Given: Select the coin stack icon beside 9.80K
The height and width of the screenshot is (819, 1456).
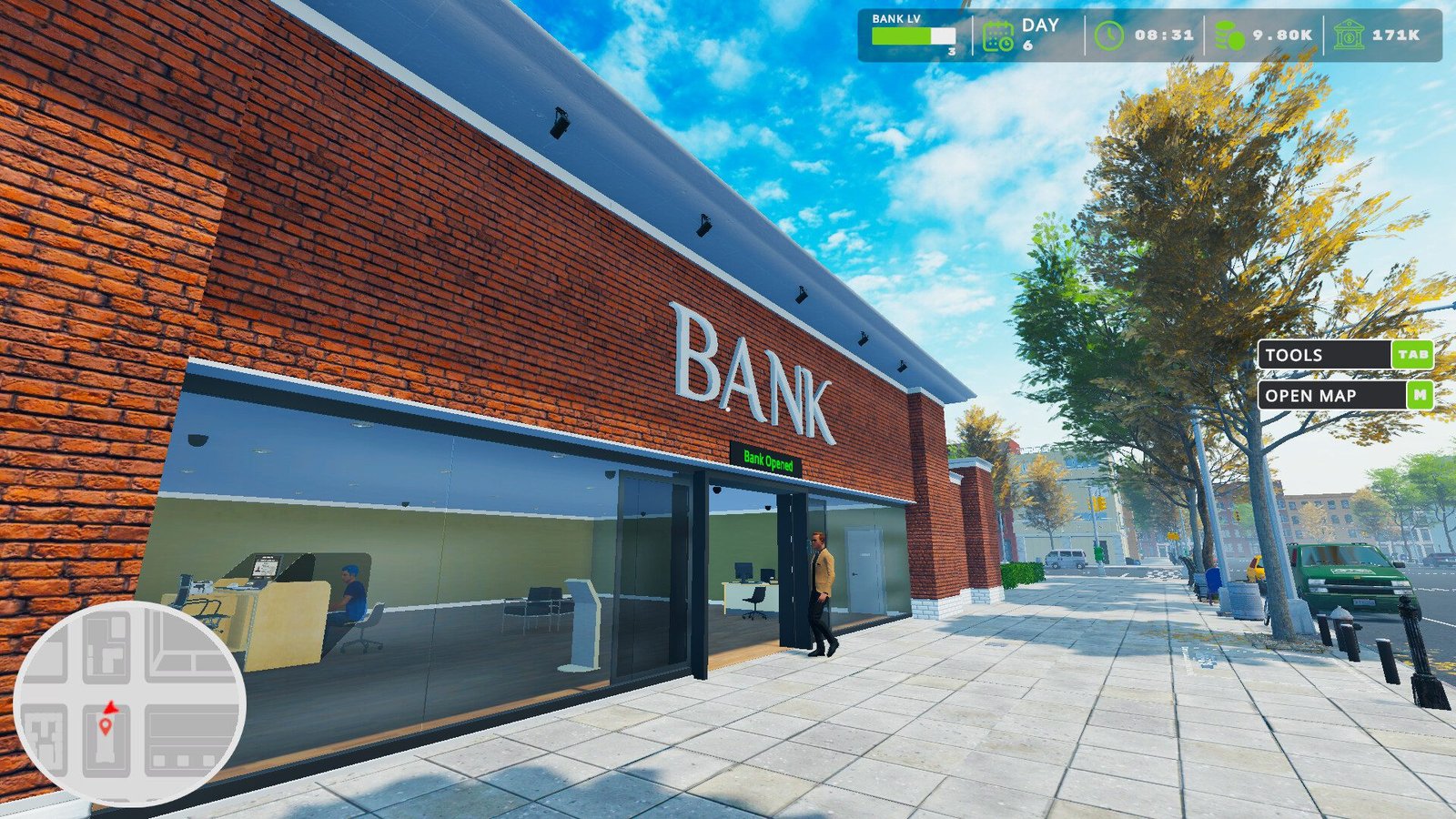Looking at the screenshot, I should [x=1229, y=35].
